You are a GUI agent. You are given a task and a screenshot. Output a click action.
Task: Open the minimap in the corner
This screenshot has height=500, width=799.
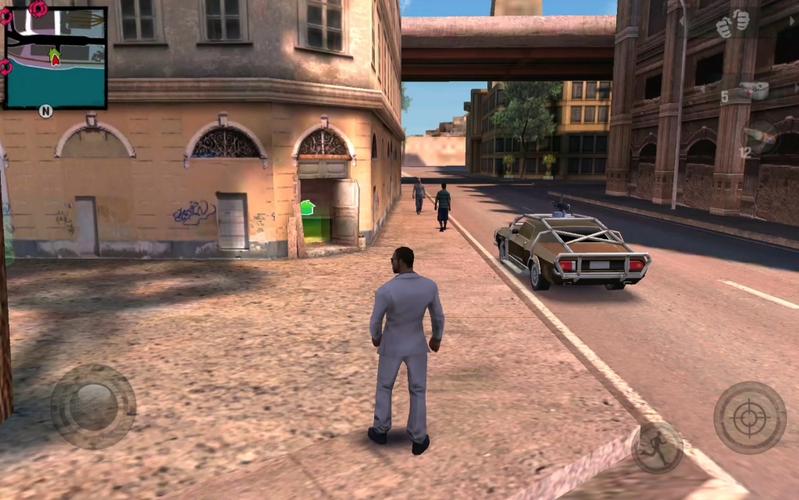55,57
